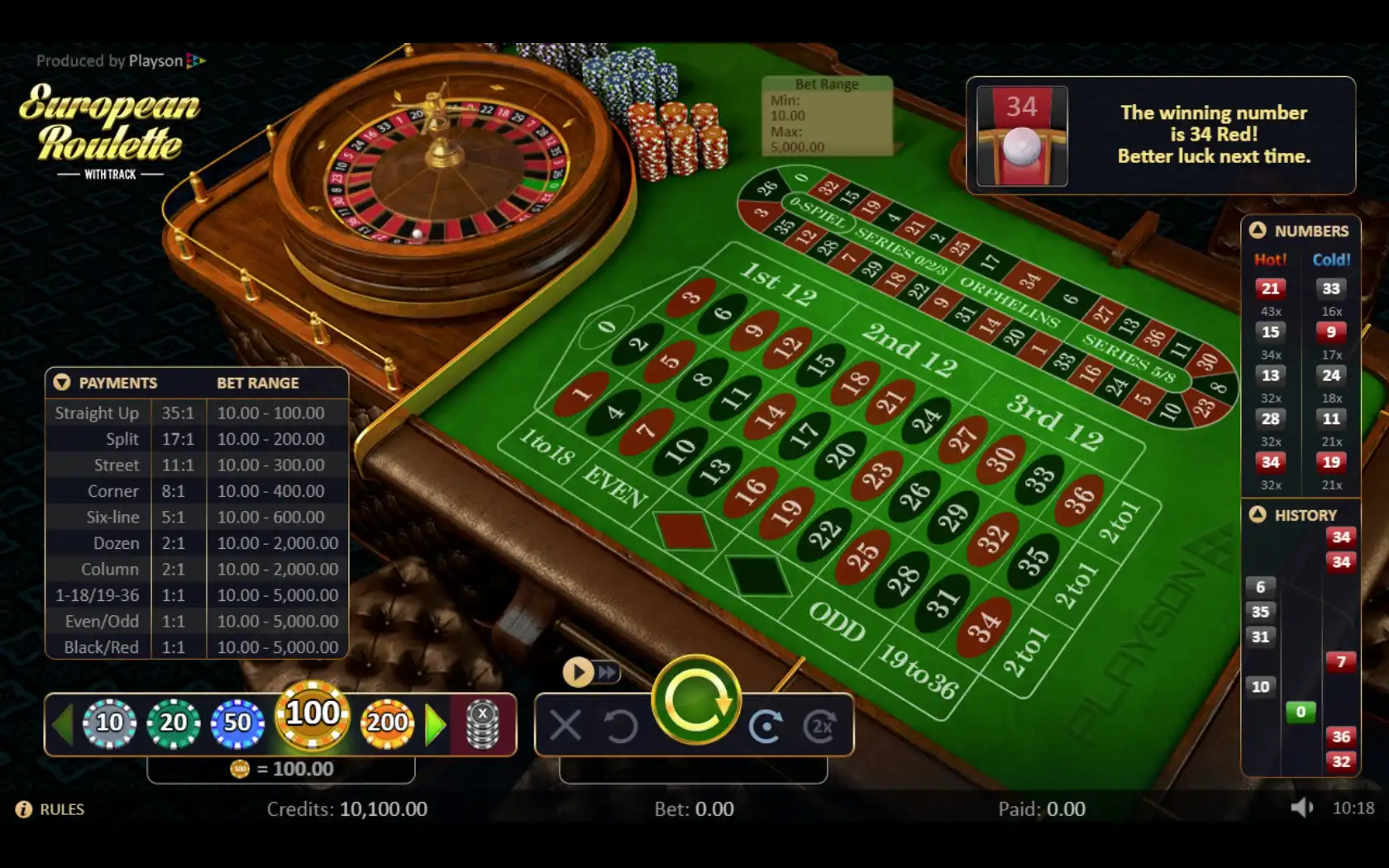Open the RULES page
The width and height of the screenshot is (1389, 868).
51,809
